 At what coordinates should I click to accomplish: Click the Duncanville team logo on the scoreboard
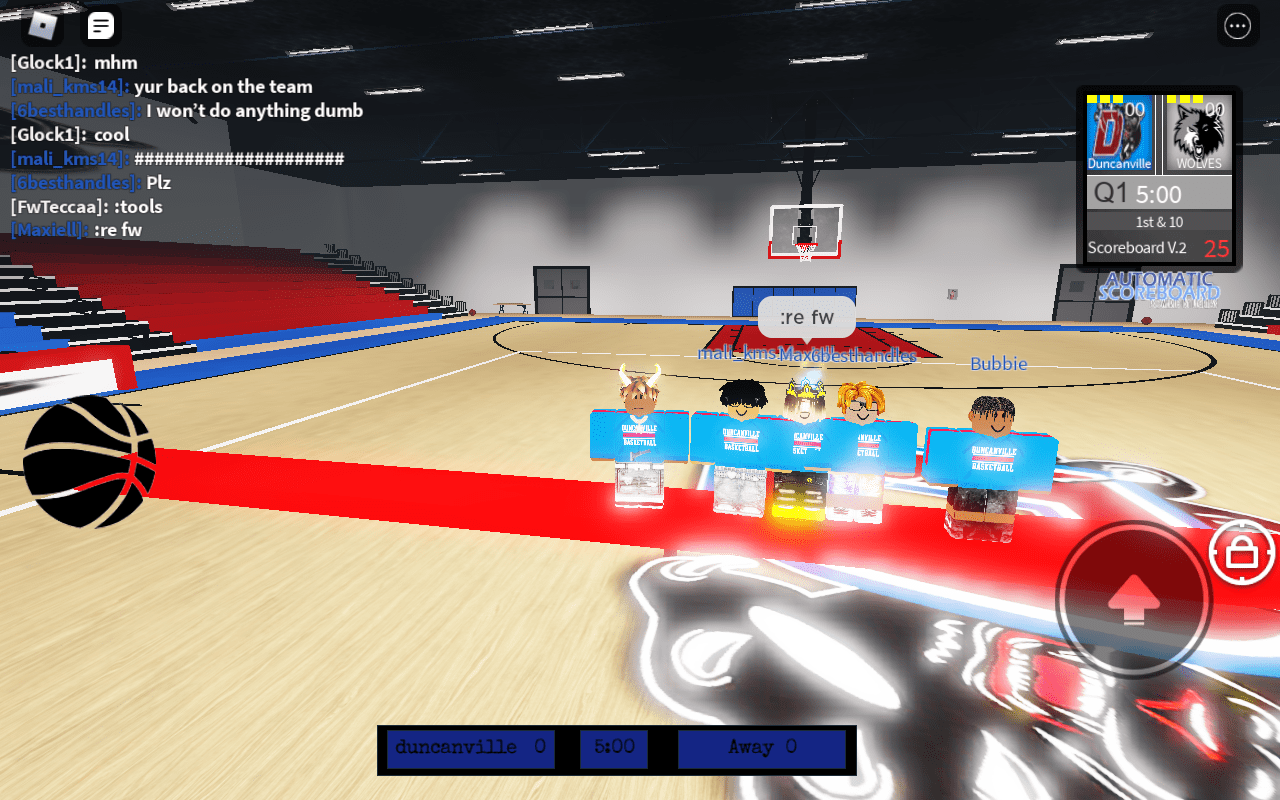tap(1119, 133)
